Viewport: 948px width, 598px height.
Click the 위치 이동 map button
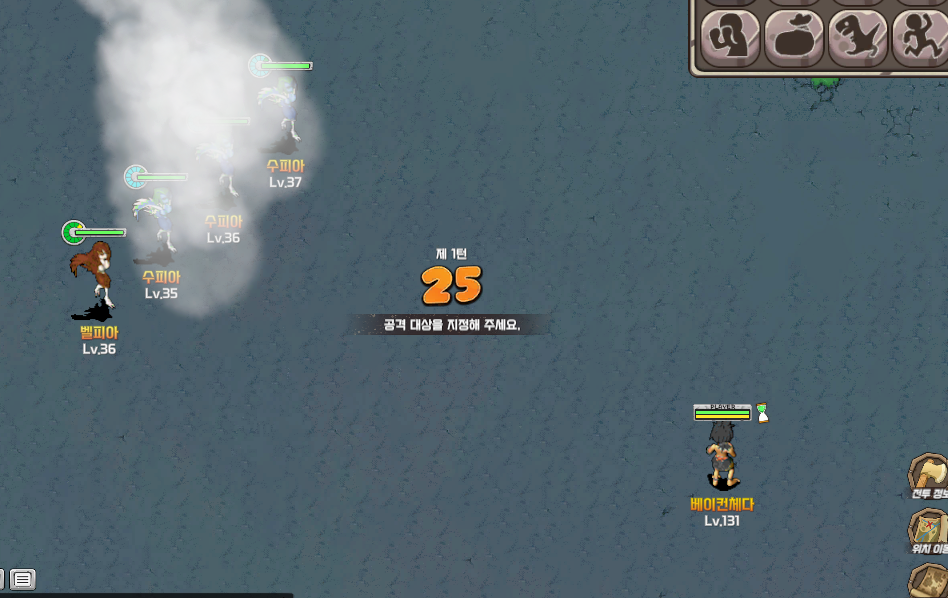point(929,527)
